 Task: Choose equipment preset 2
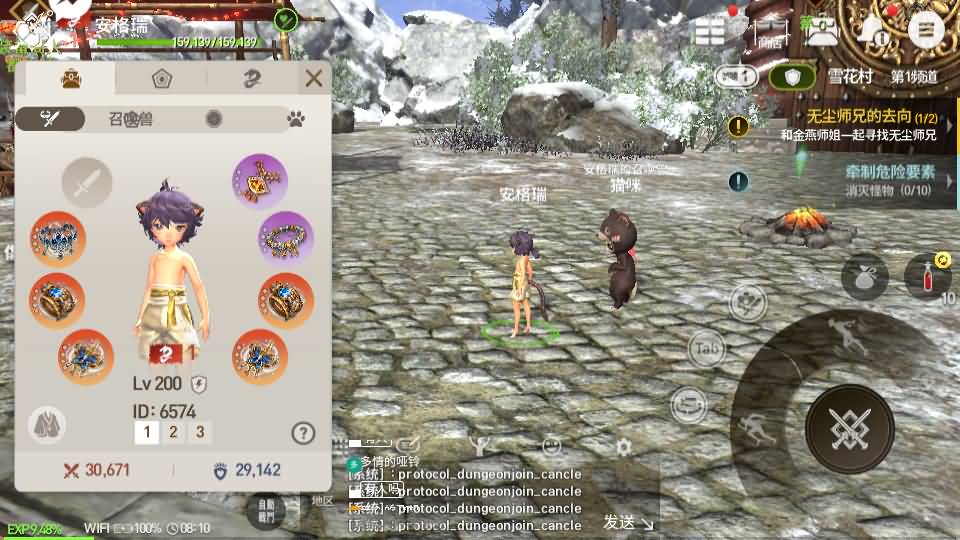point(173,432)
